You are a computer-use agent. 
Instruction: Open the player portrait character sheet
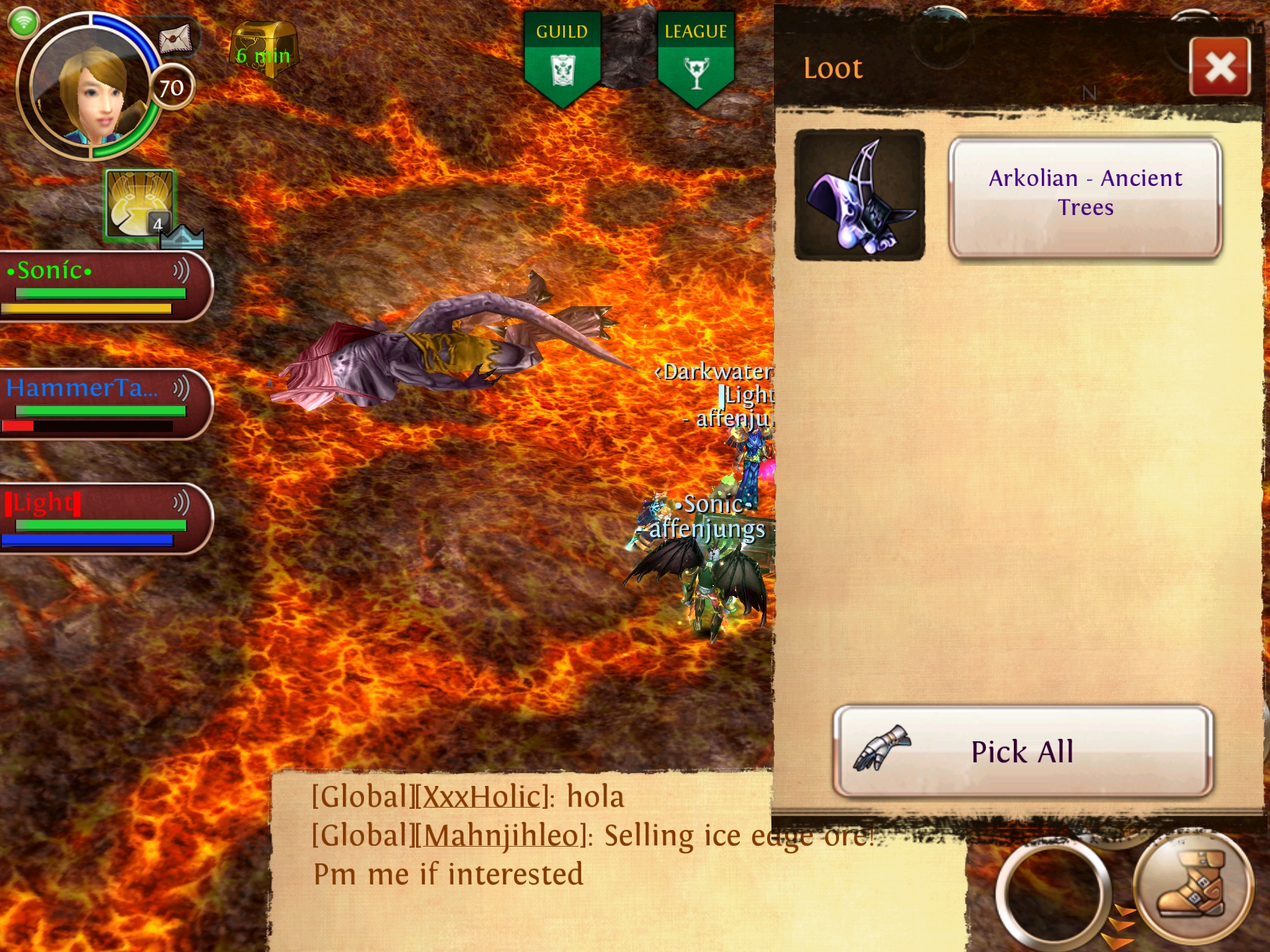(x=89, y=87)
